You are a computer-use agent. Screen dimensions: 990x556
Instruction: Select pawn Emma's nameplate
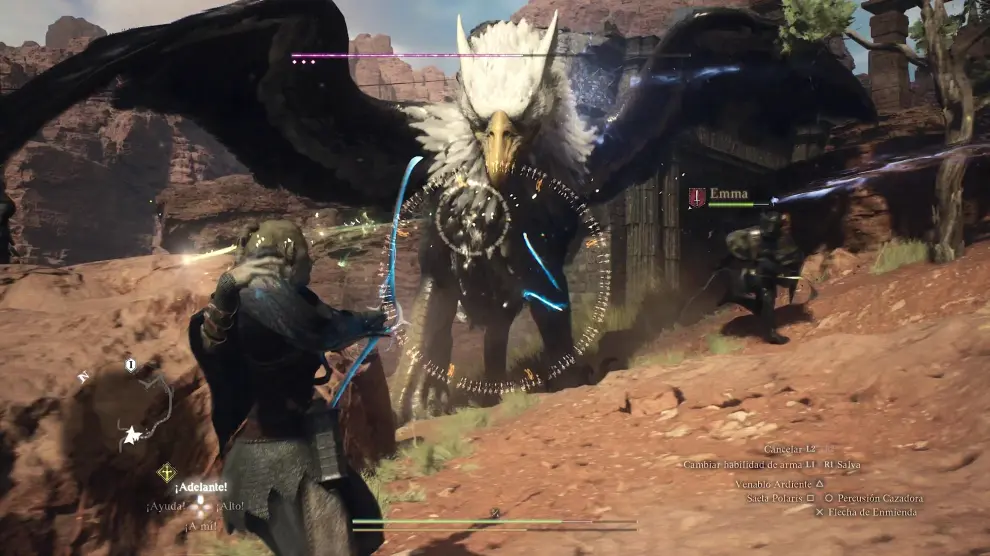click(727, 195)
